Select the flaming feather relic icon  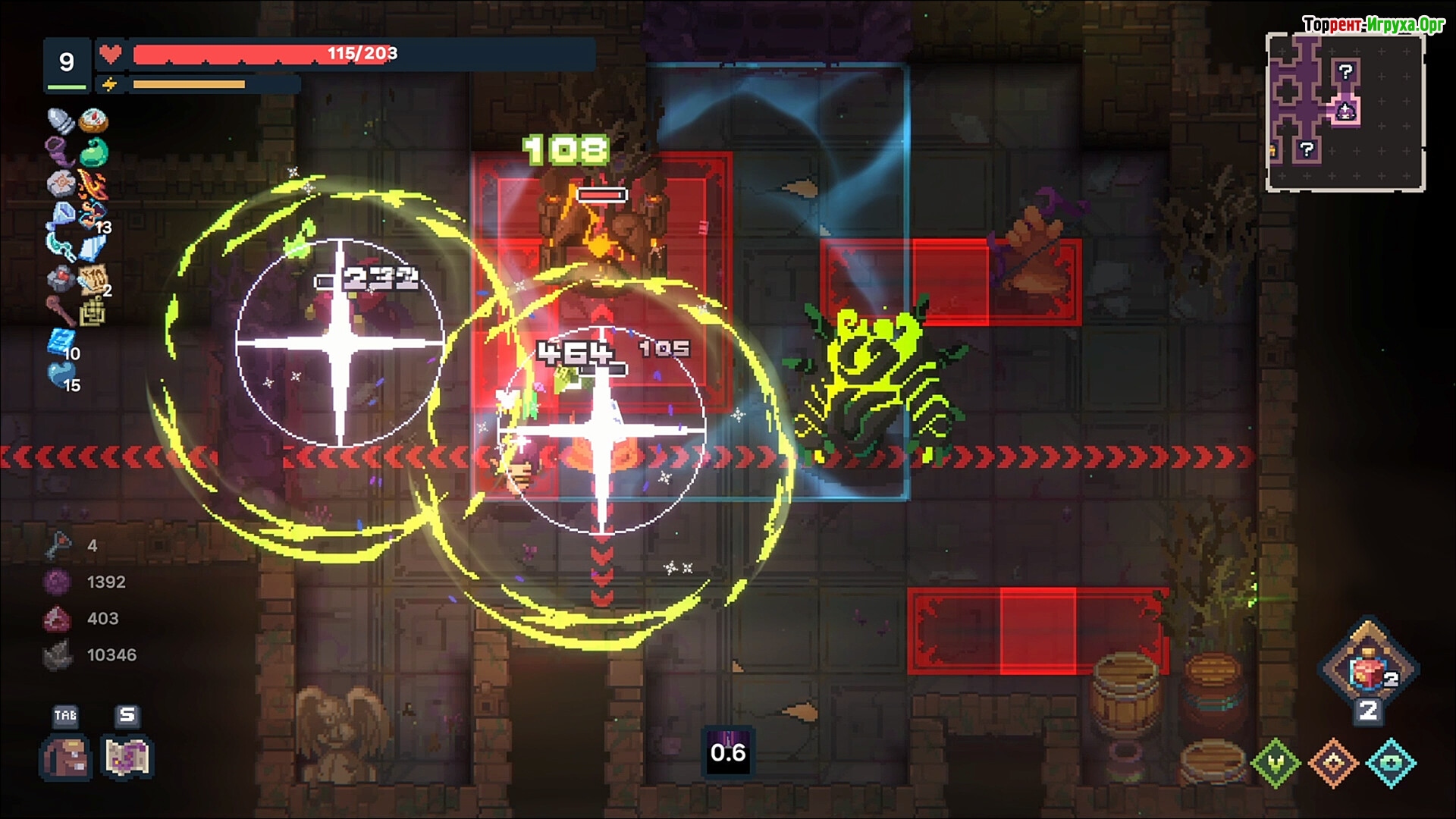point(93,184)
